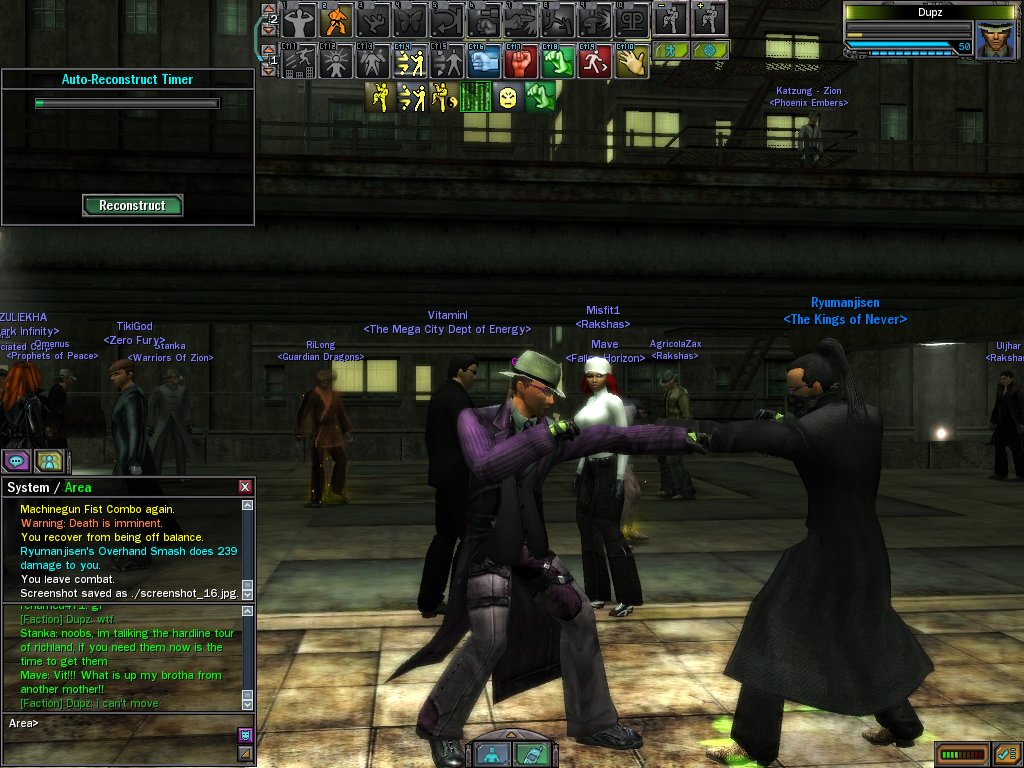
Task: Trigger the red running man ability
Action: coord(595,62)
